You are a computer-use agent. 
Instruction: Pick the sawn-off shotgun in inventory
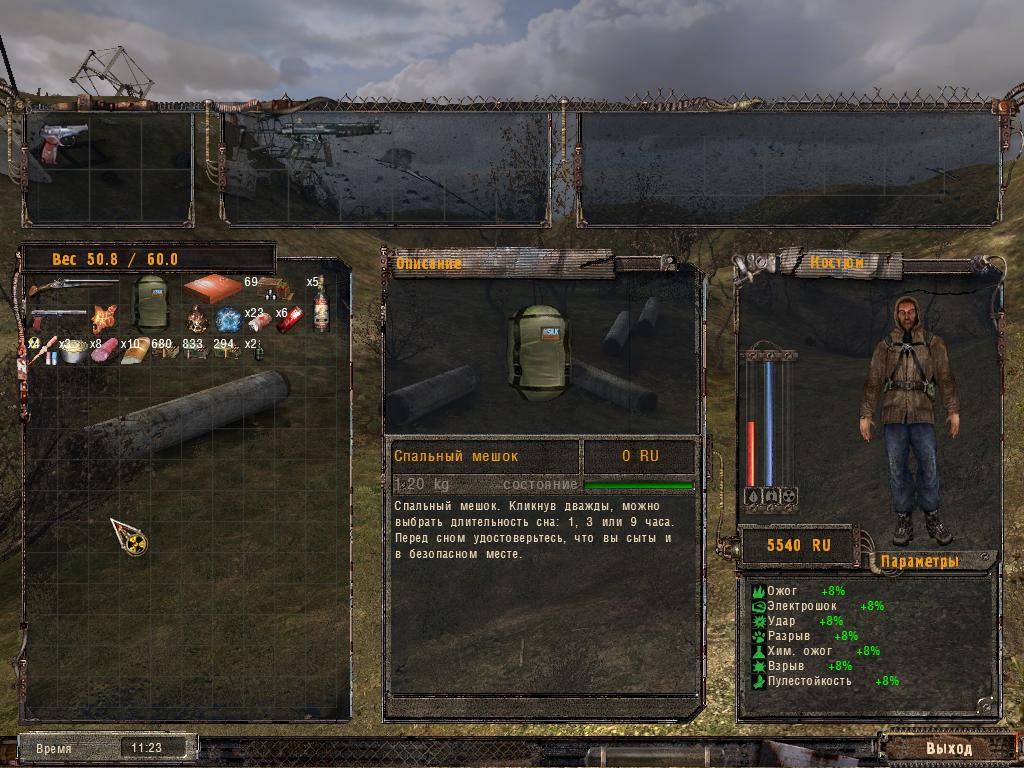[58, 320]
